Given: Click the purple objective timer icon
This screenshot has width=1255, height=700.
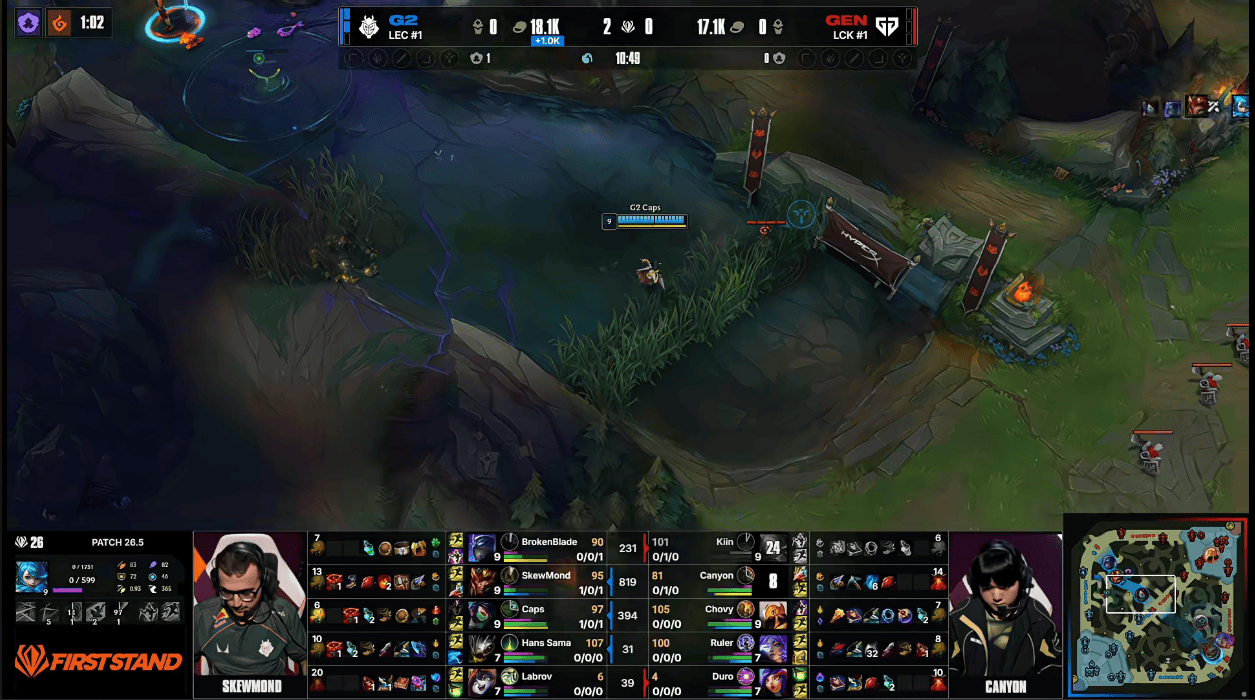Looking at the screenshot, I should click(x=29, y=23).
